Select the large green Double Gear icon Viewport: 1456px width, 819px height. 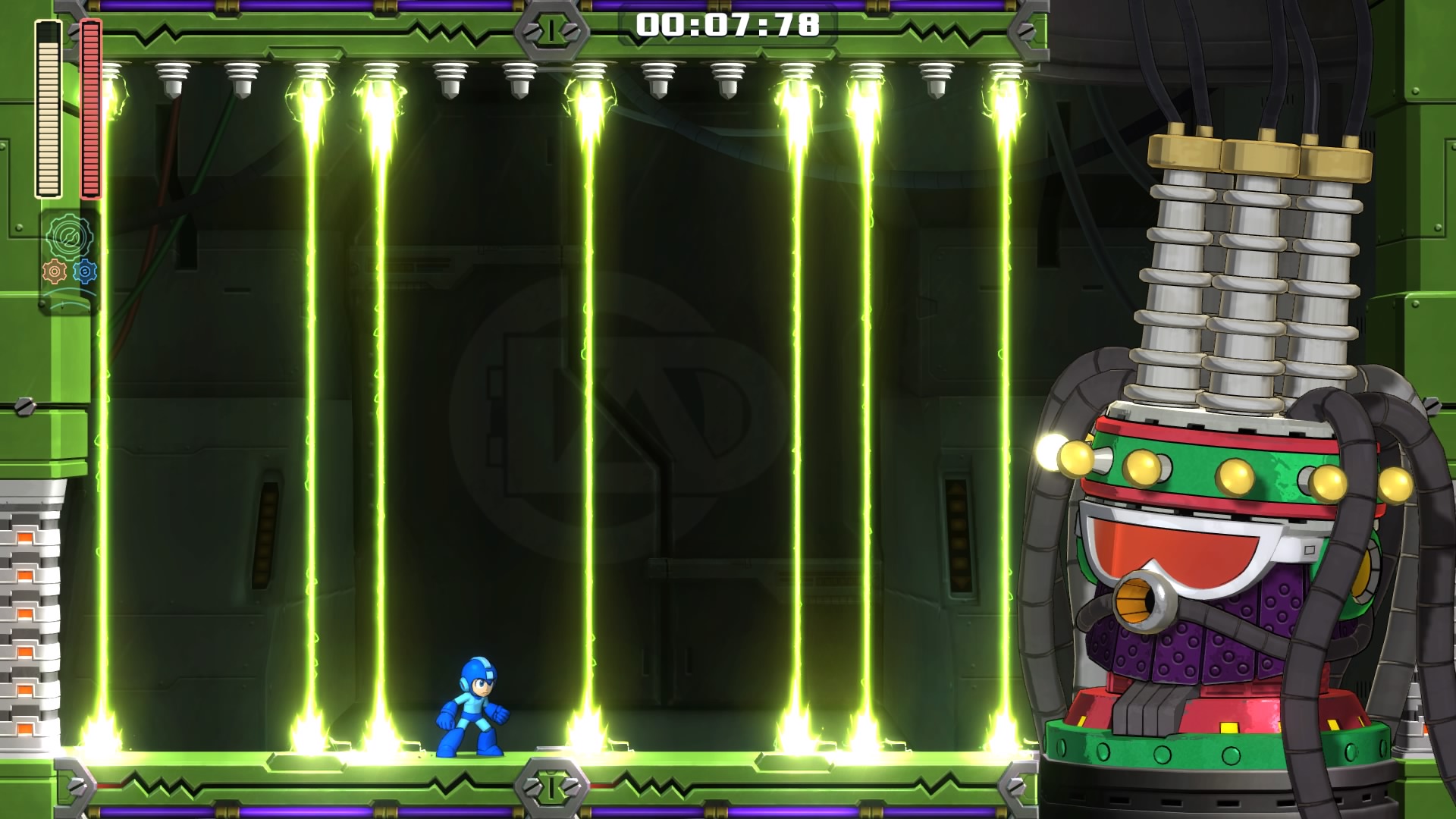tap(69, 237)
